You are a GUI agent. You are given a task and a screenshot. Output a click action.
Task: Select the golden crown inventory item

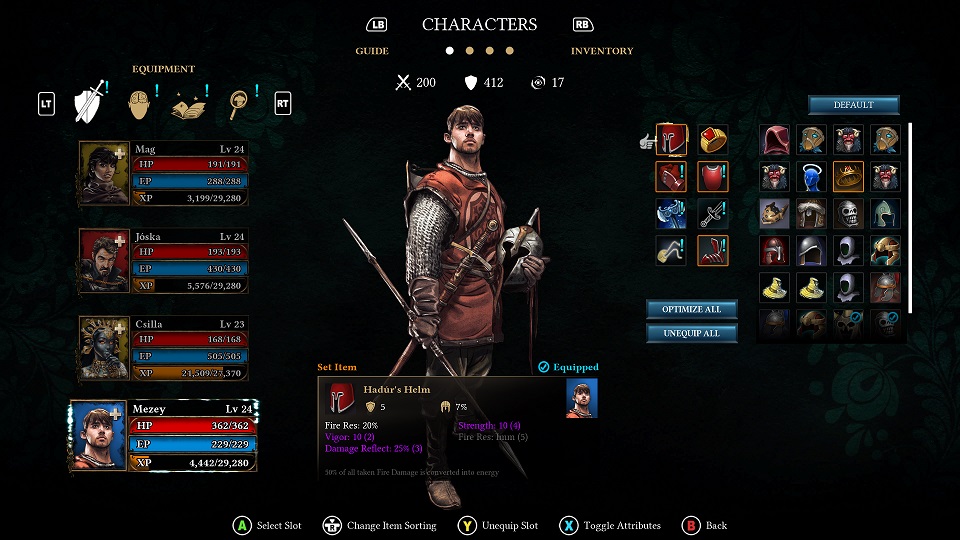[848, 177]
